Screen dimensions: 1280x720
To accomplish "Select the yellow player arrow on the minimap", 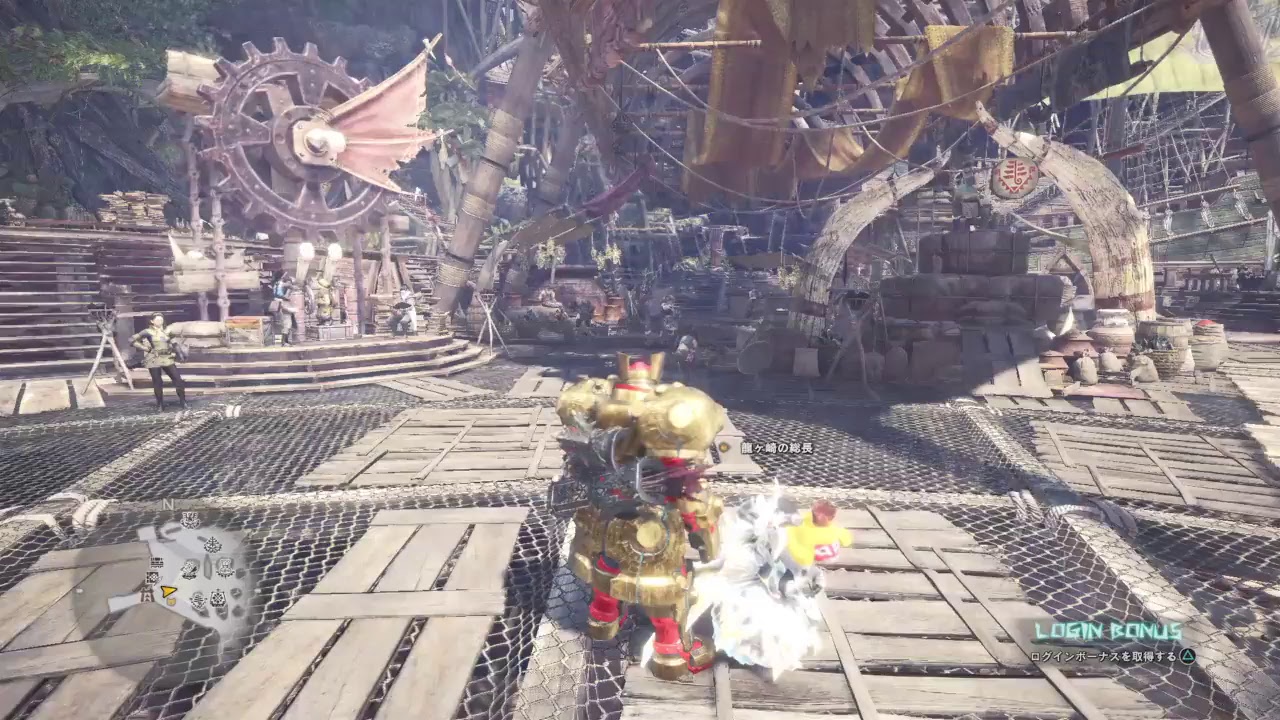I will pos(168,591).
